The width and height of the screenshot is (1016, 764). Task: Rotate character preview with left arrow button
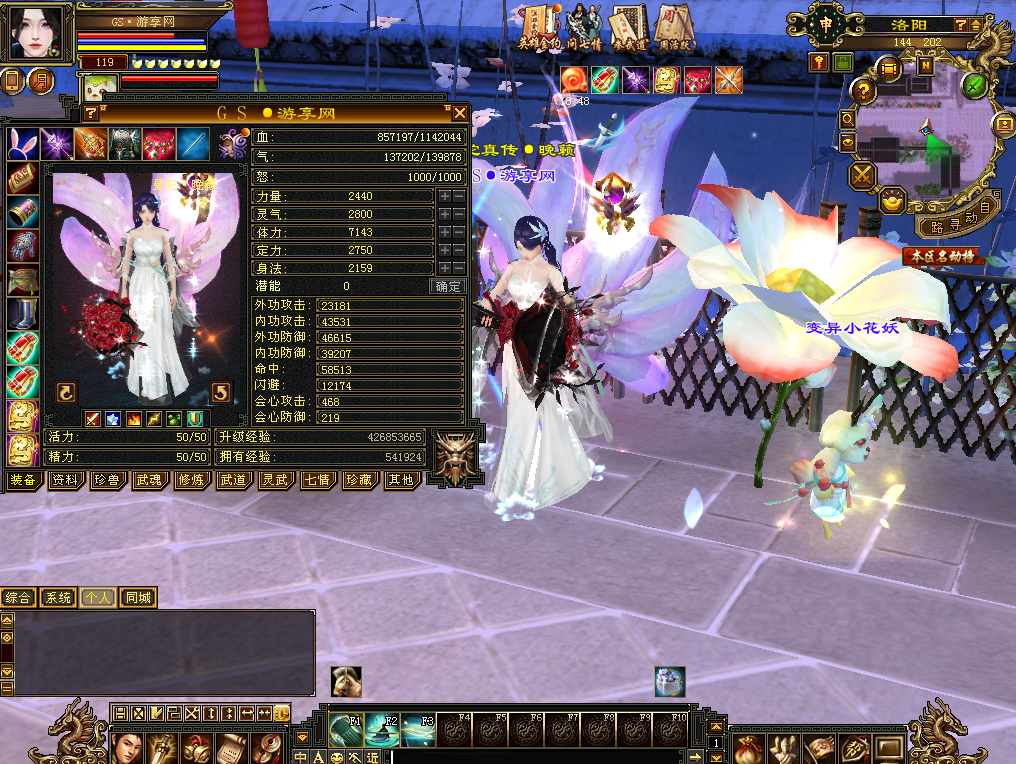click(67, 391)
